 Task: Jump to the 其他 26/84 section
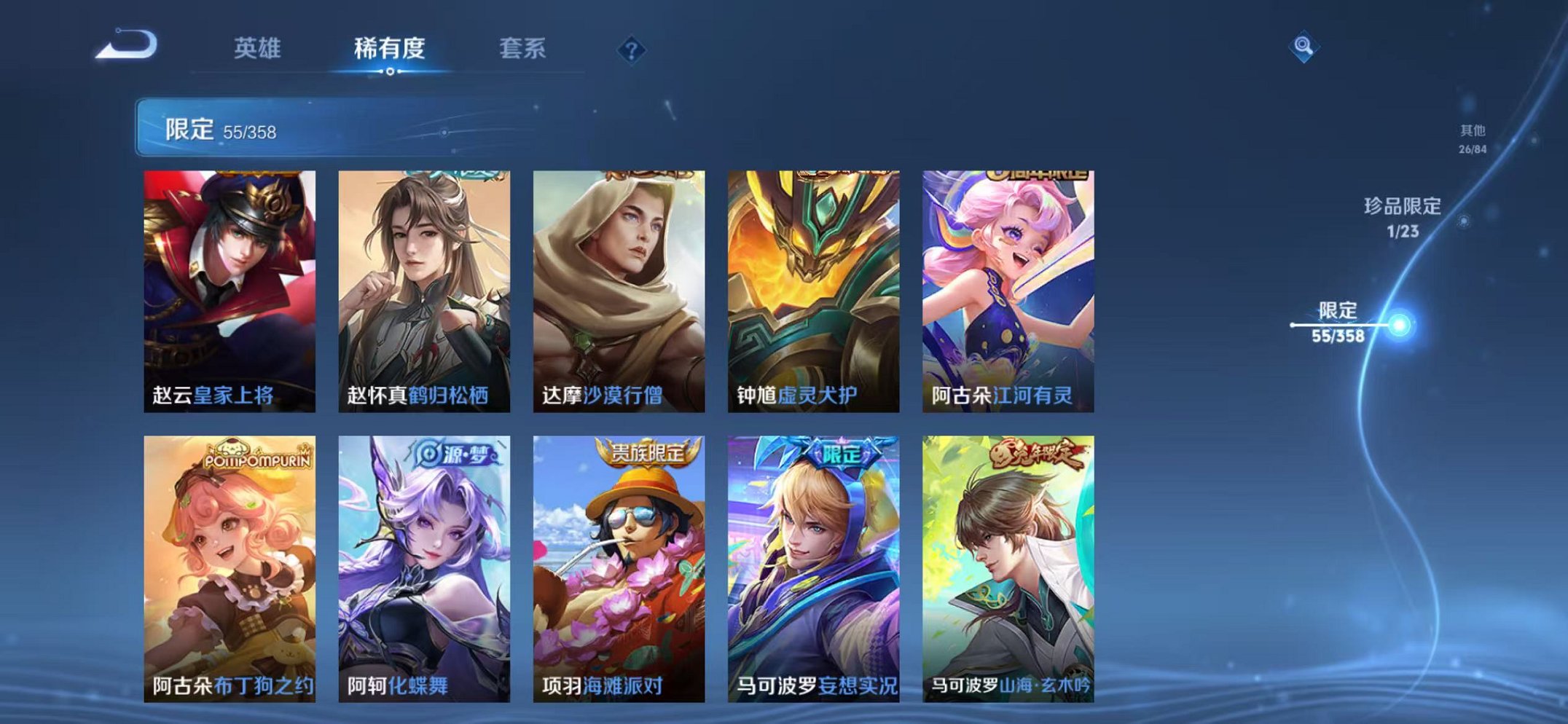coord(1473,137)
